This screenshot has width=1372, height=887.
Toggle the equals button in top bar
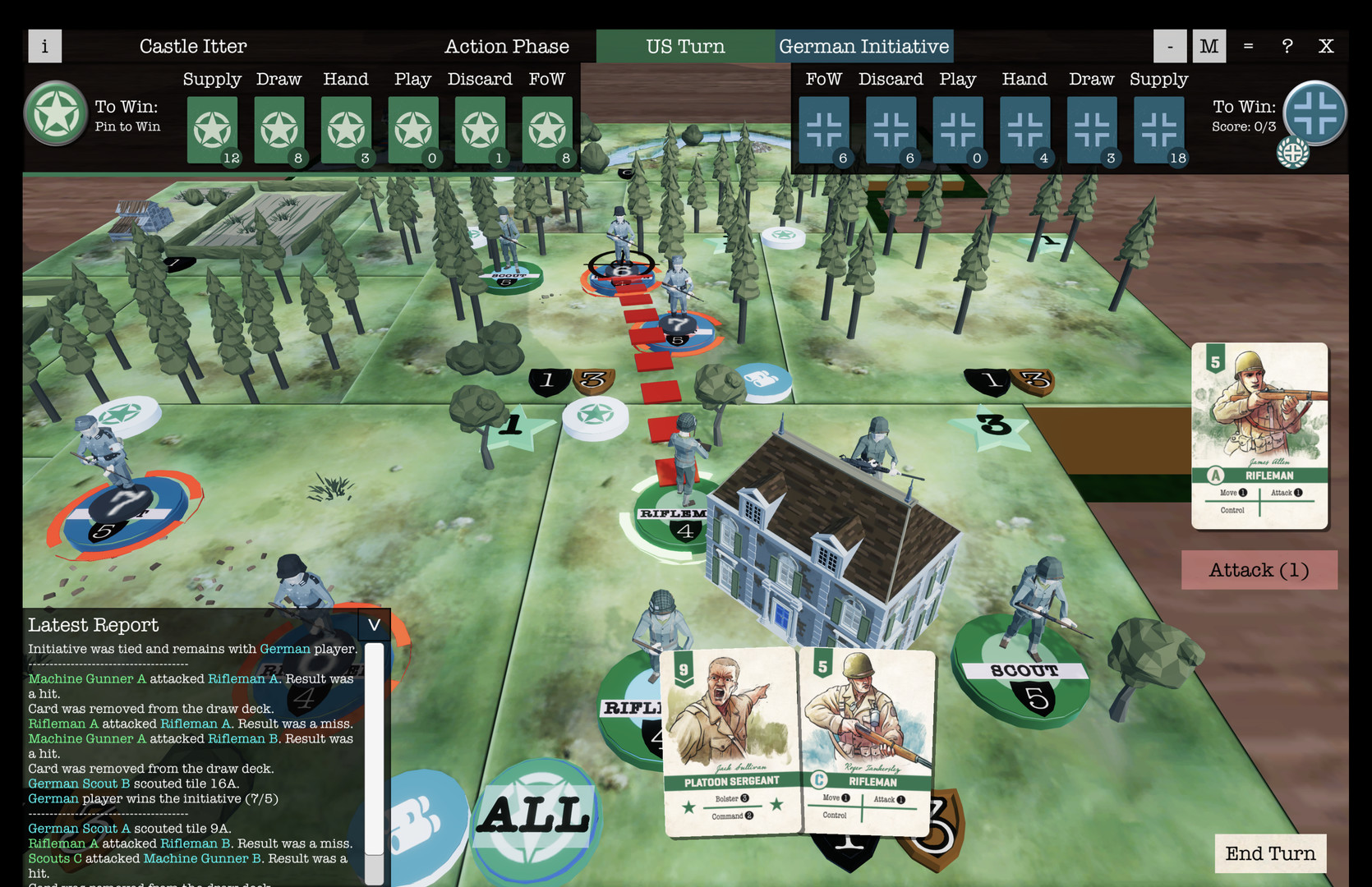(x=1247, y=46)
